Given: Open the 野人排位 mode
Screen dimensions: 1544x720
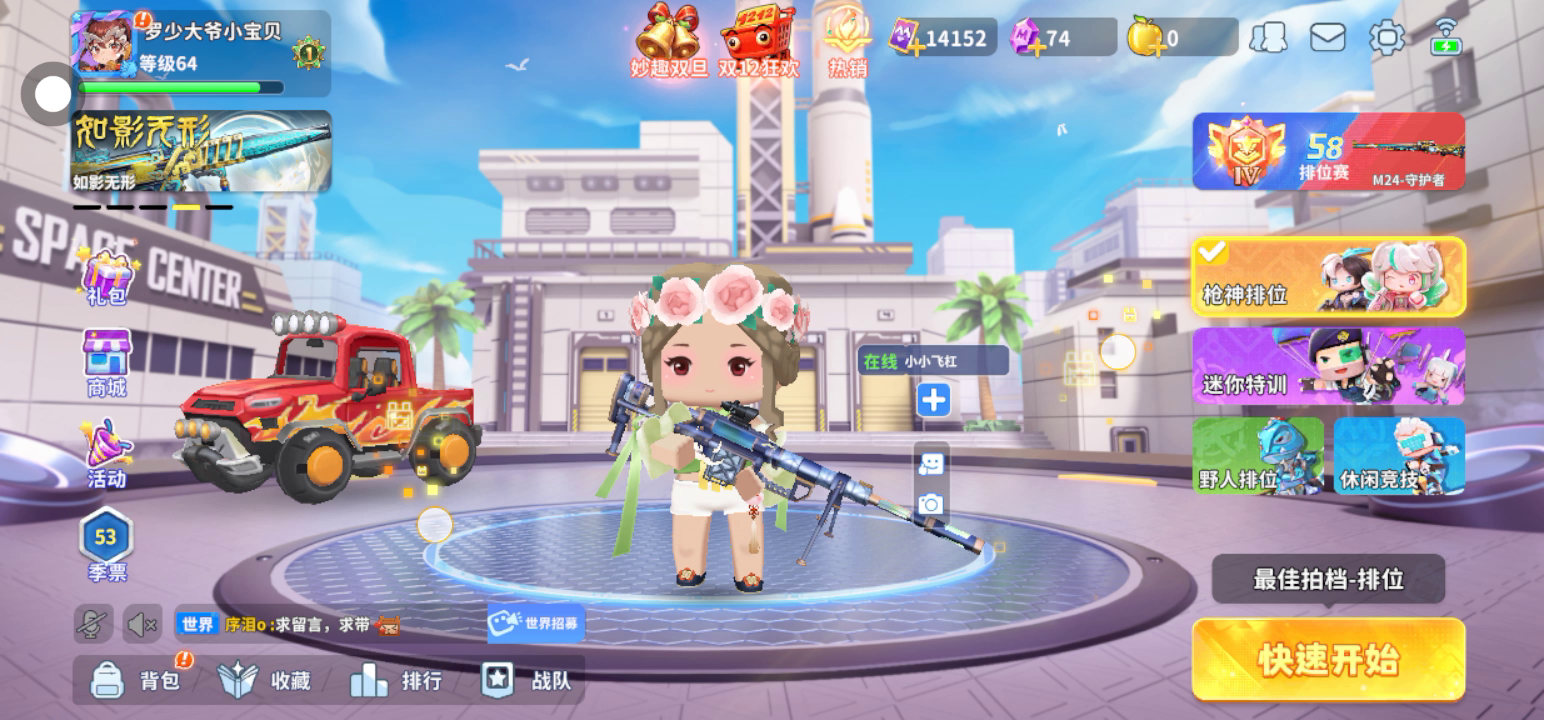Looking at the screenshot, I should 1257,456.
